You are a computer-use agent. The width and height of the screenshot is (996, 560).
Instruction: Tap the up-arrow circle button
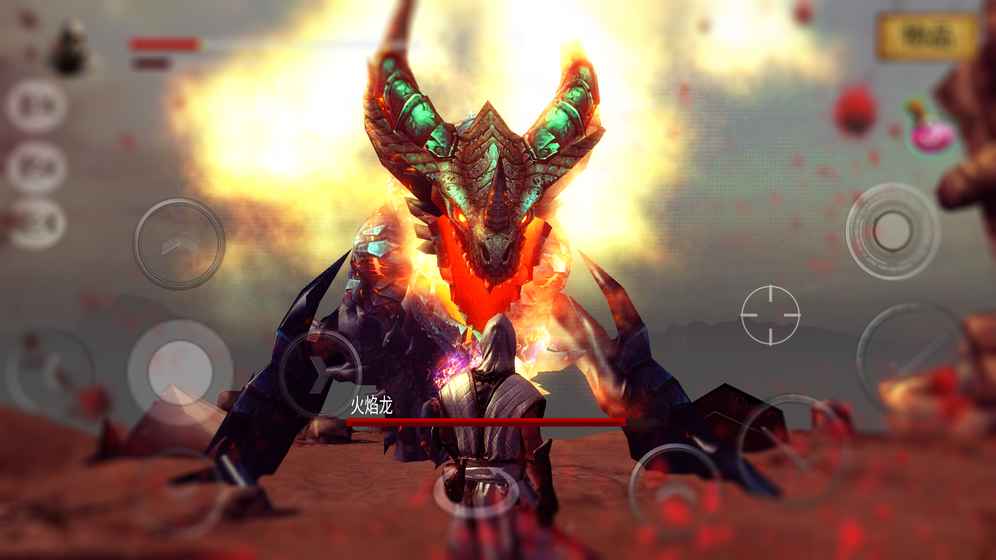point(179,243)
